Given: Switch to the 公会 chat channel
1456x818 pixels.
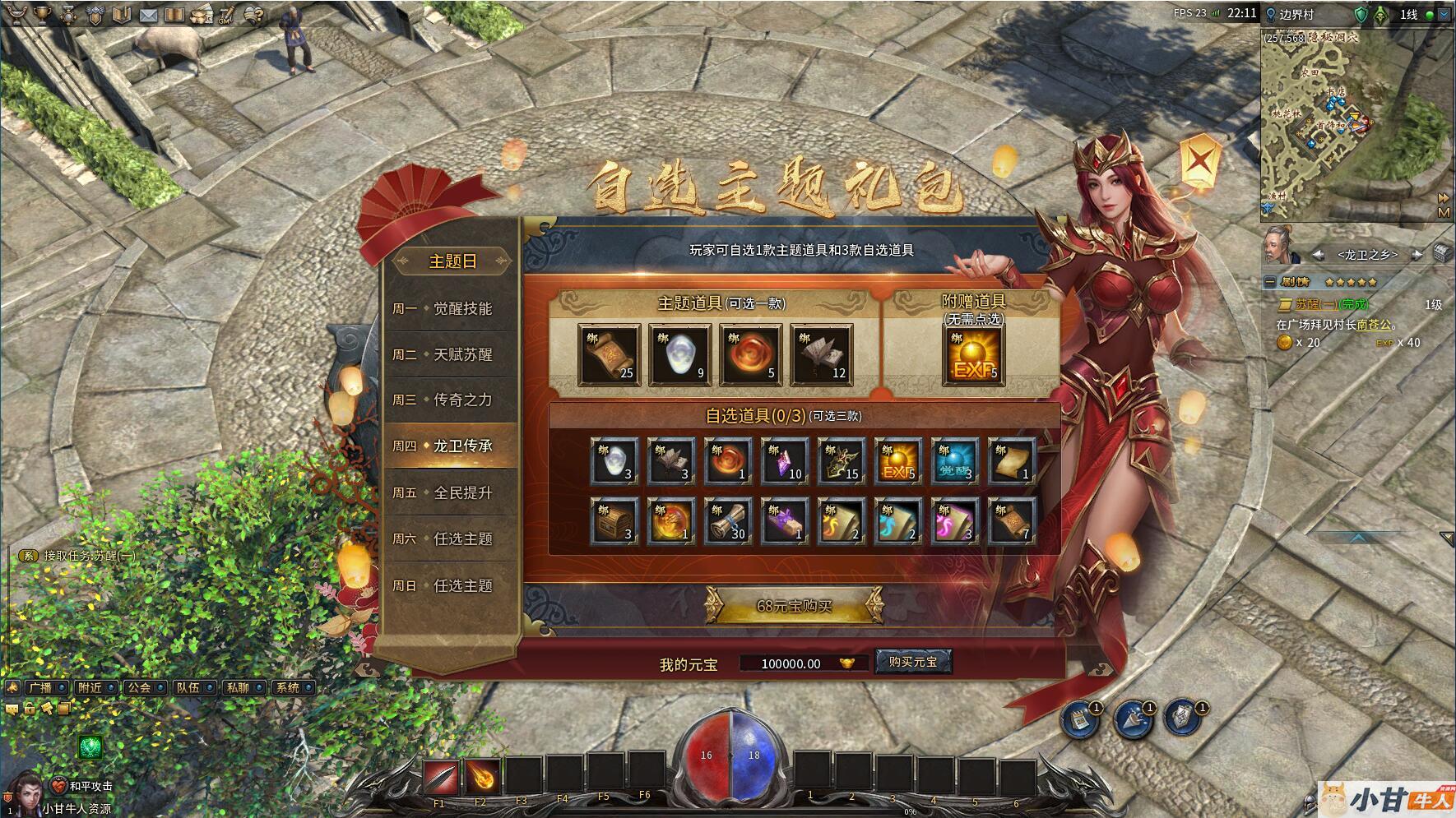Looking at the screenshot, I should (x=140, y=687).
